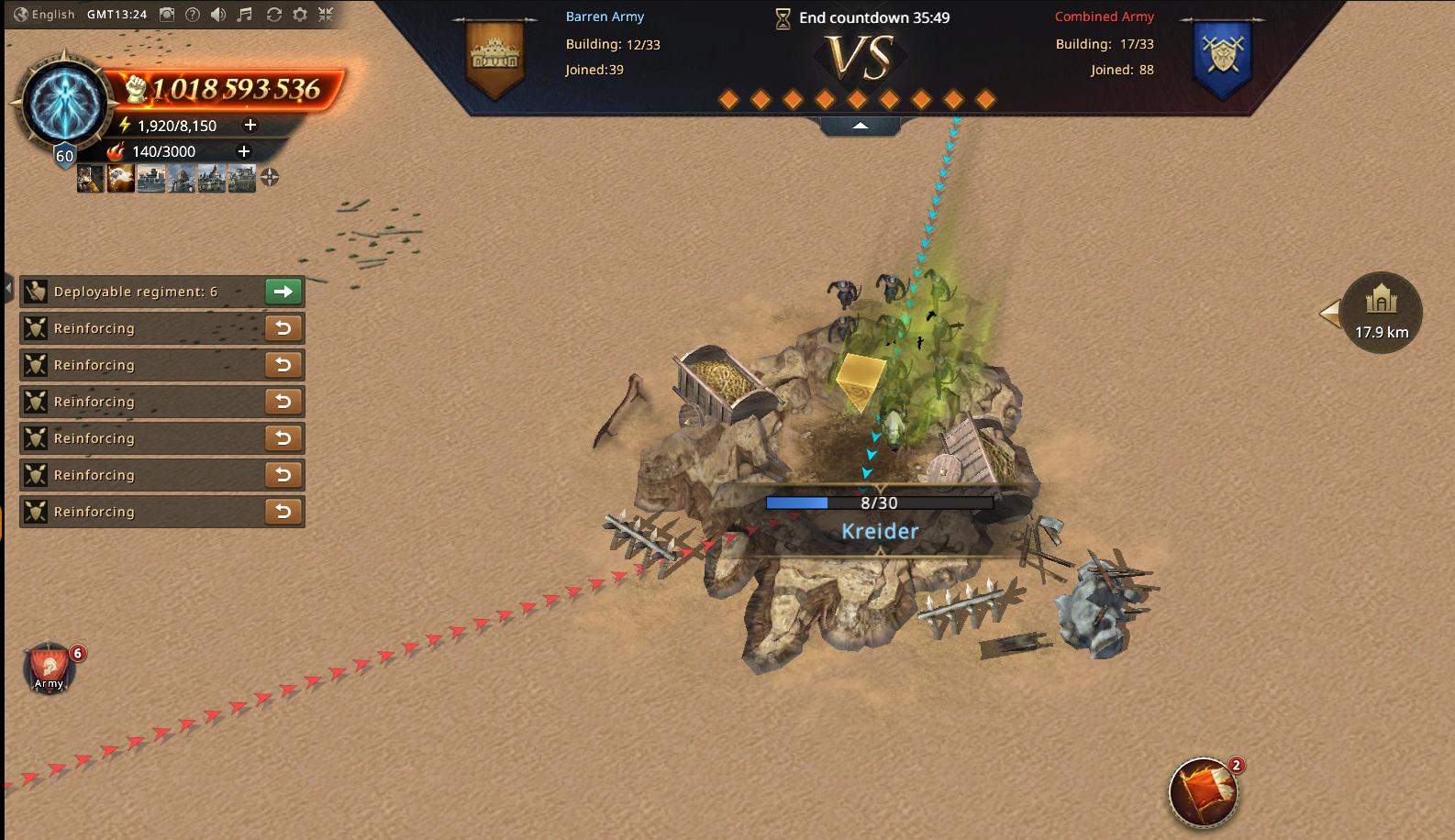View the Barren Army banner
This screenshot has width=1455, height=840.
coord(494,57)
